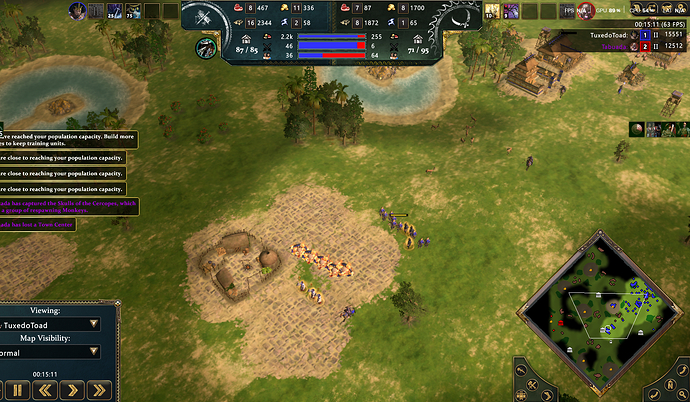Open the Viewing player dropdown
This screenshot has width=690, height=402.
pyautogui.click(x=51, y=324)
